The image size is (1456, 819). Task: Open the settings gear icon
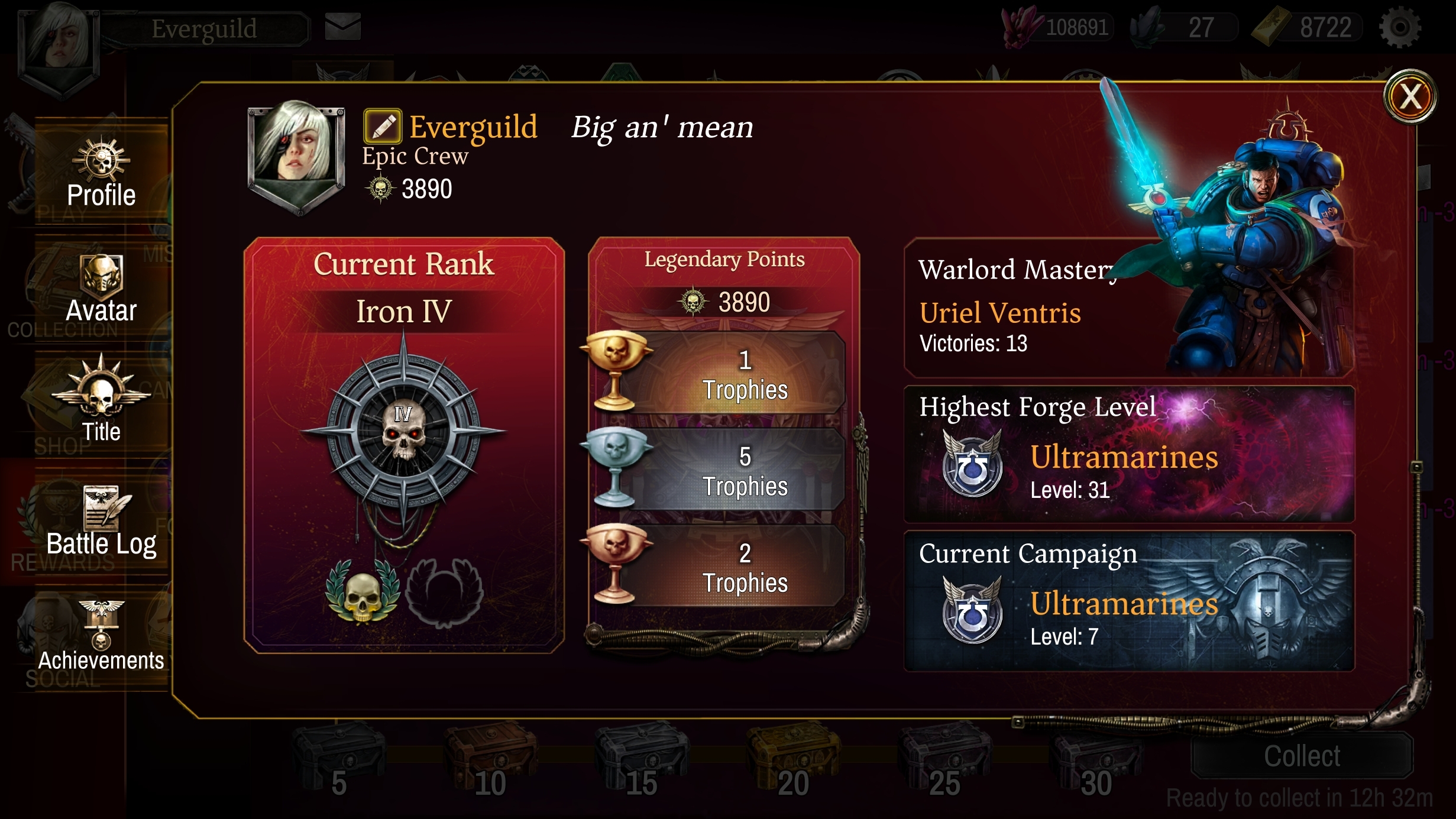tap(1399, 28)
